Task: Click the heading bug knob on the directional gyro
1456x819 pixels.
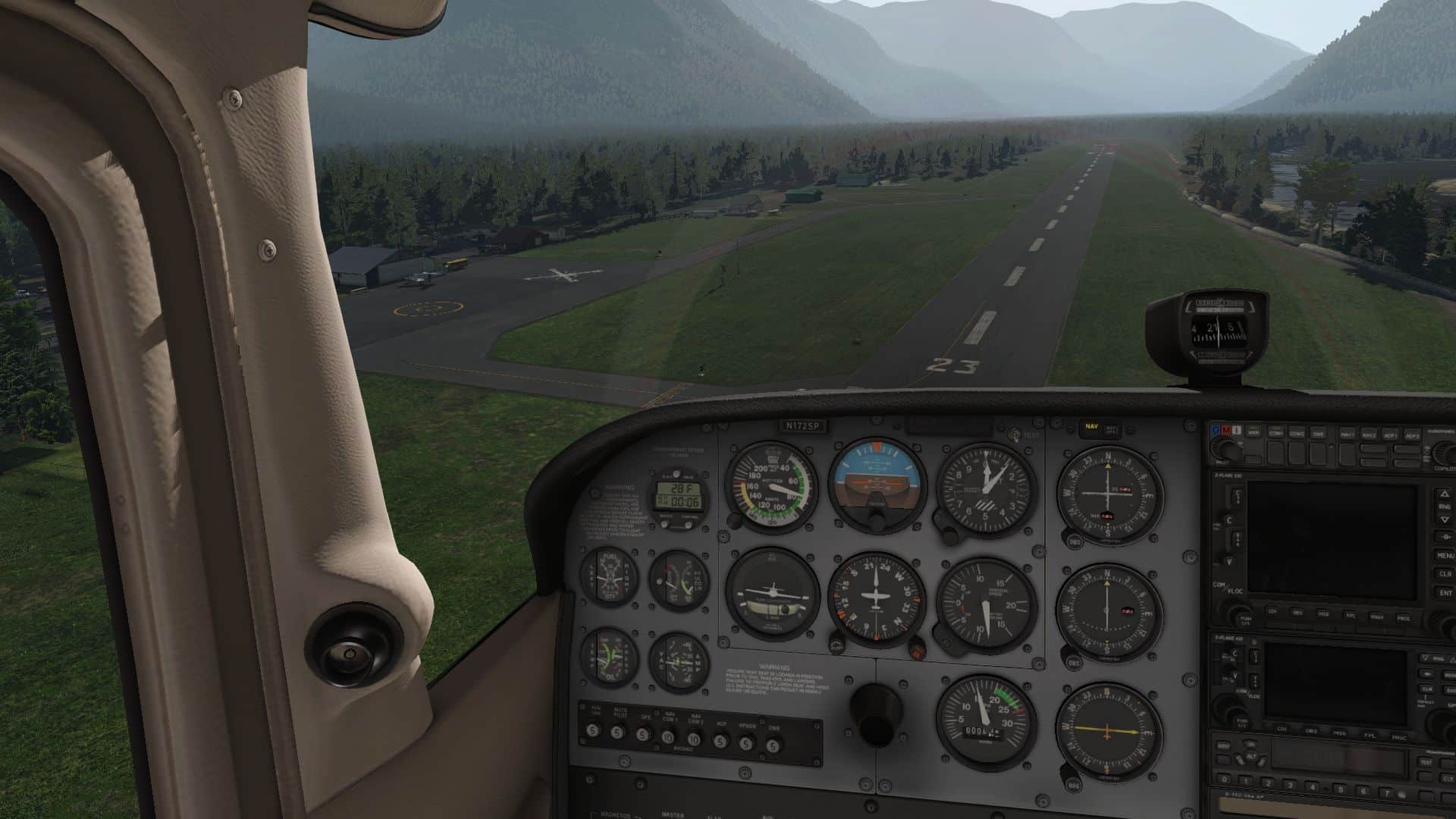Action: click(x=917, y=648)
